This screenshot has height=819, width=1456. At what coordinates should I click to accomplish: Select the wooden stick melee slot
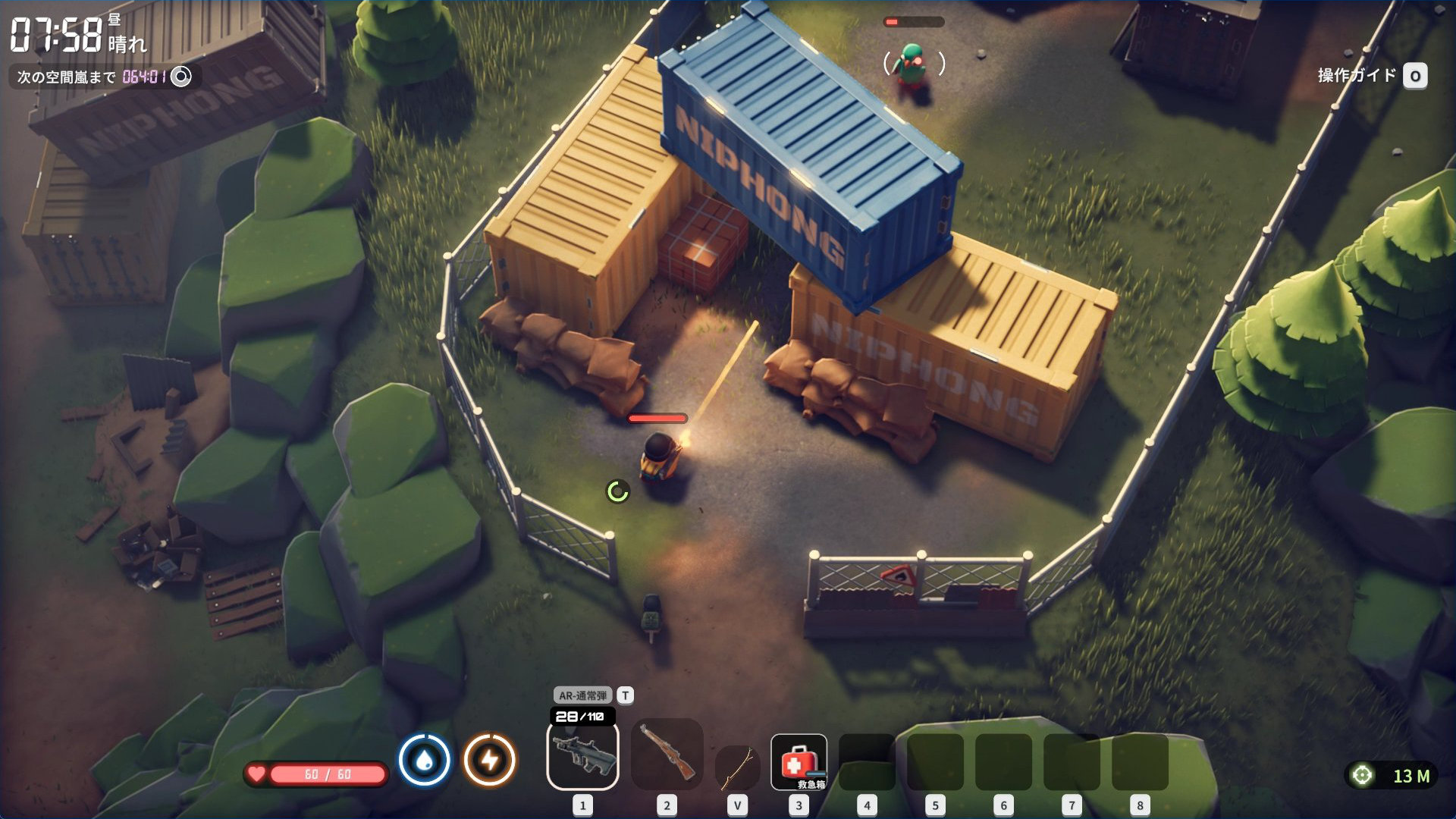pyautogui.click(x=737, y=767)
